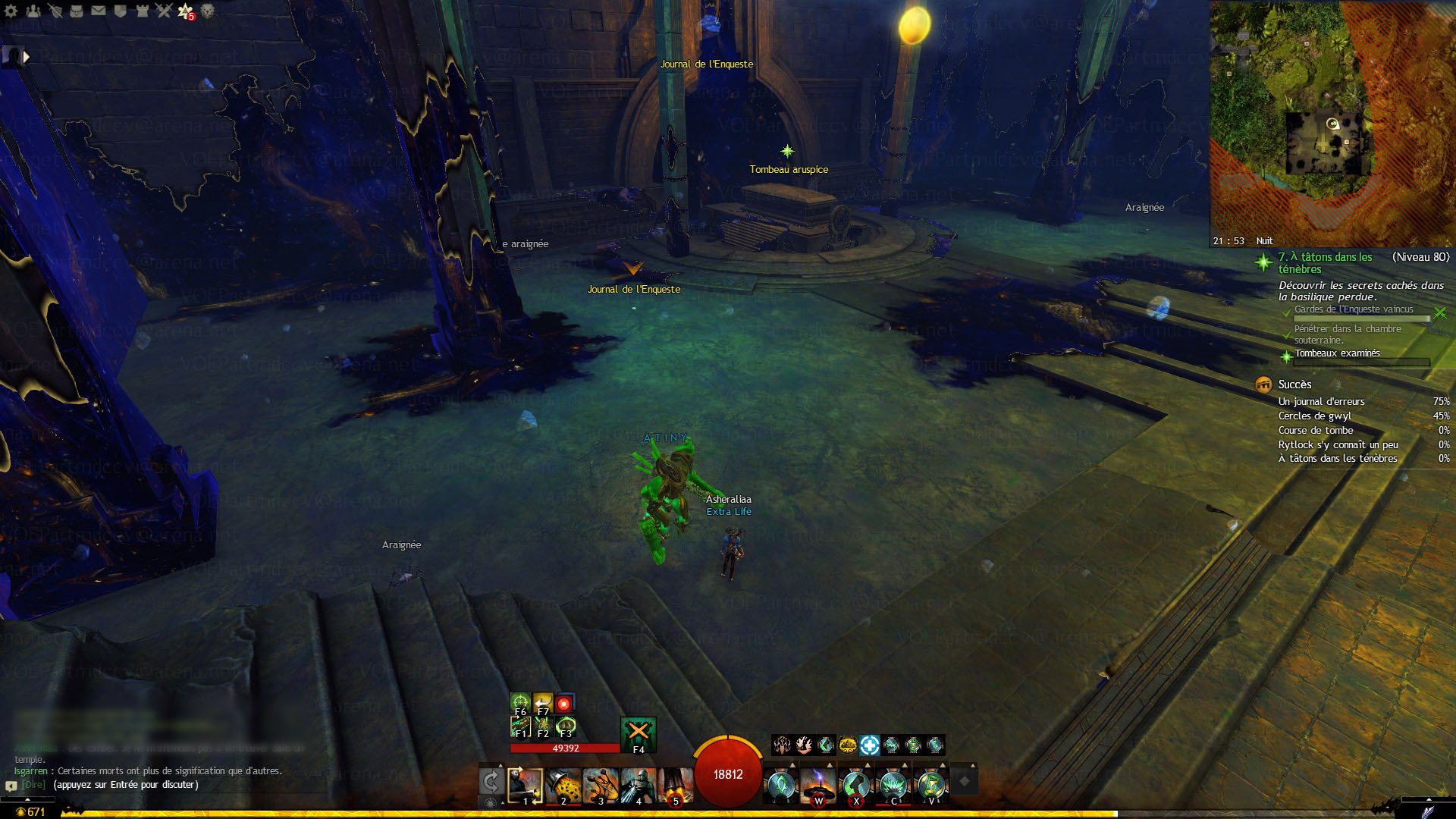
Task: Open the World vs World tower icon
Action: (x=143, y=11)
